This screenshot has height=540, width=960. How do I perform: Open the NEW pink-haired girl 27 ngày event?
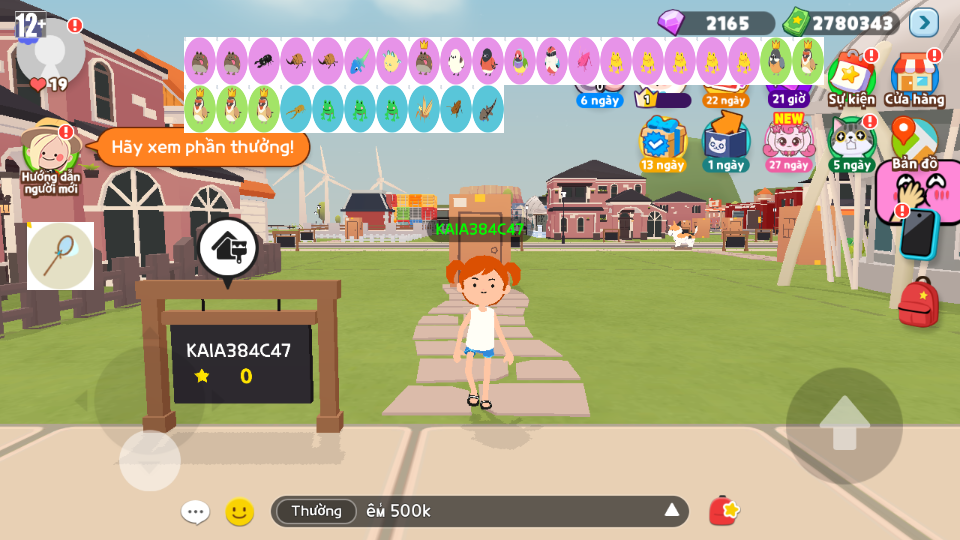(789, 141)
